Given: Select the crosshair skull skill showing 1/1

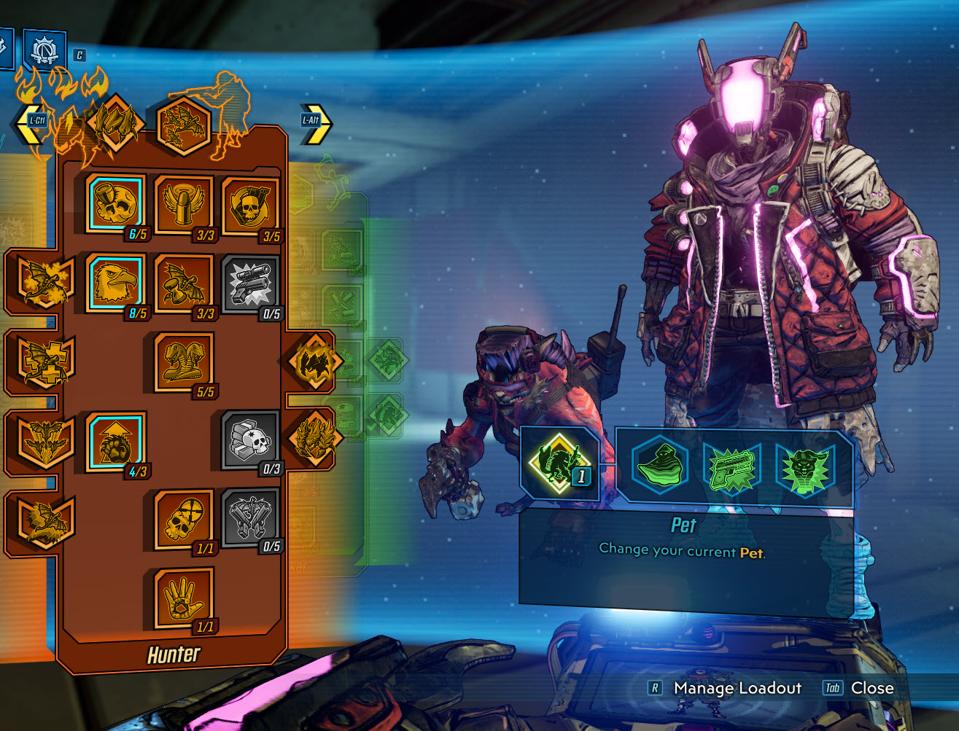Looking at the screenshot, I should (x=183, y=518).
